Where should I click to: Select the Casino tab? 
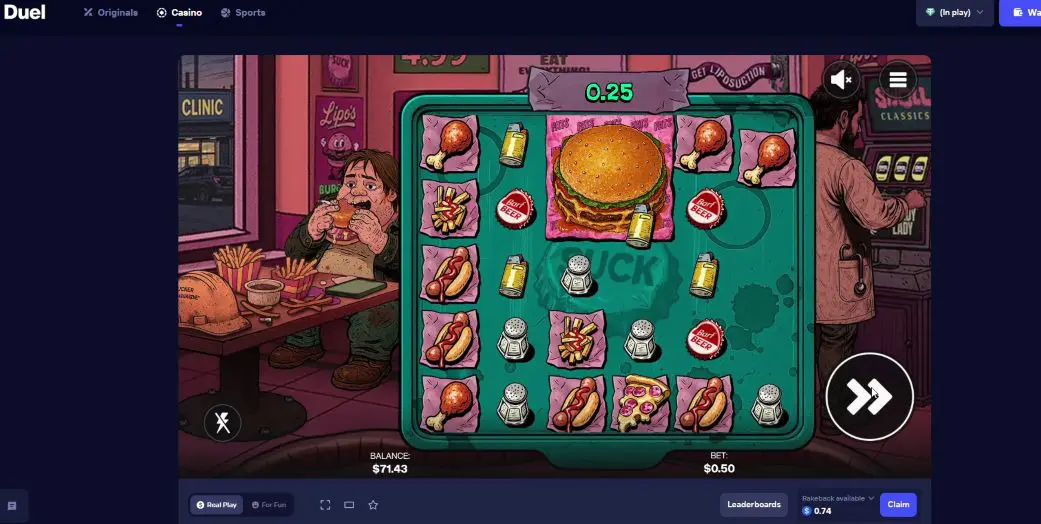(x=180, y=13)
